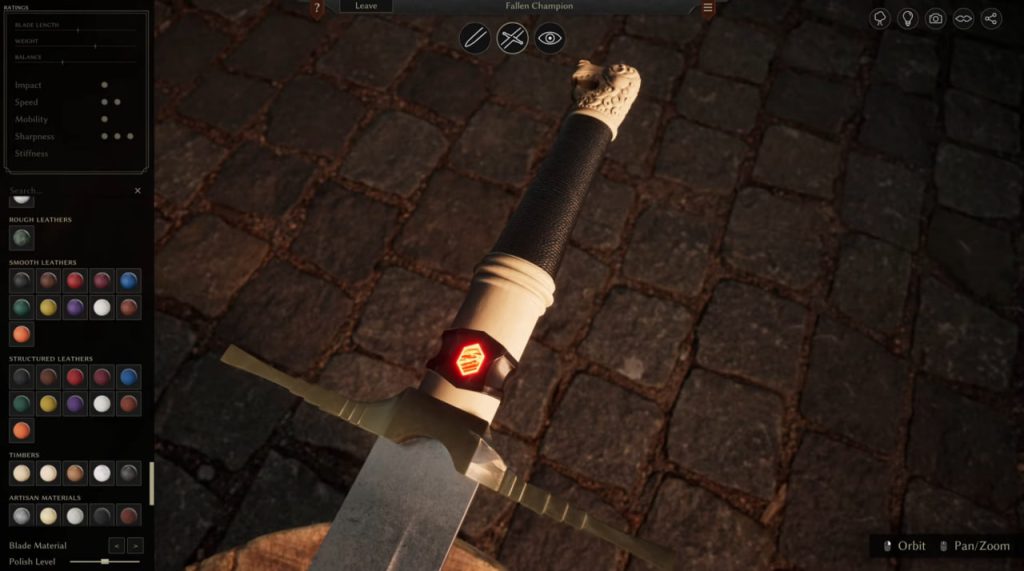The width and height of the screenshot is (1024, 571).
Task: Toggle the eye view icon
Action: pyautogui.click(x=550, y=39)
